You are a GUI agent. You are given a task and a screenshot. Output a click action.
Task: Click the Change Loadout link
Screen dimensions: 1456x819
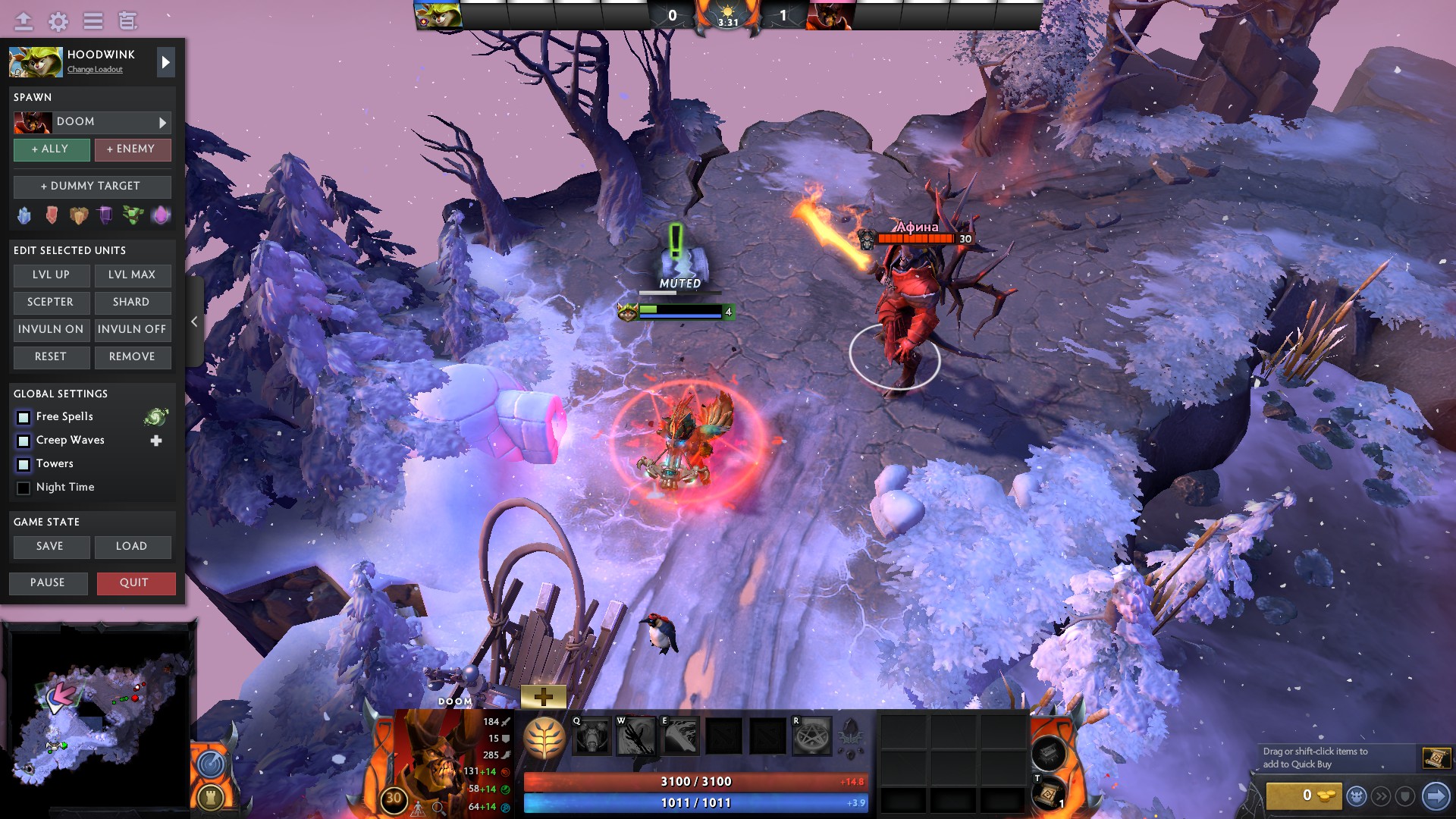coord(94,70)
